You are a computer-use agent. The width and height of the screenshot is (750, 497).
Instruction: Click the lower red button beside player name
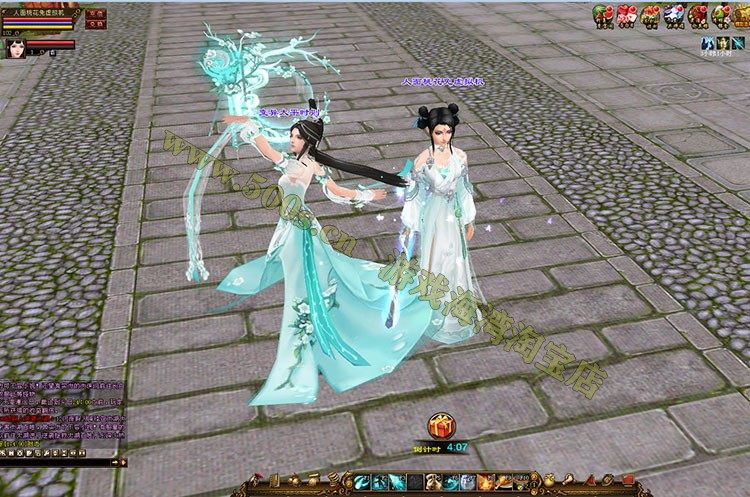pyautogui.click(x=94, y=24)
